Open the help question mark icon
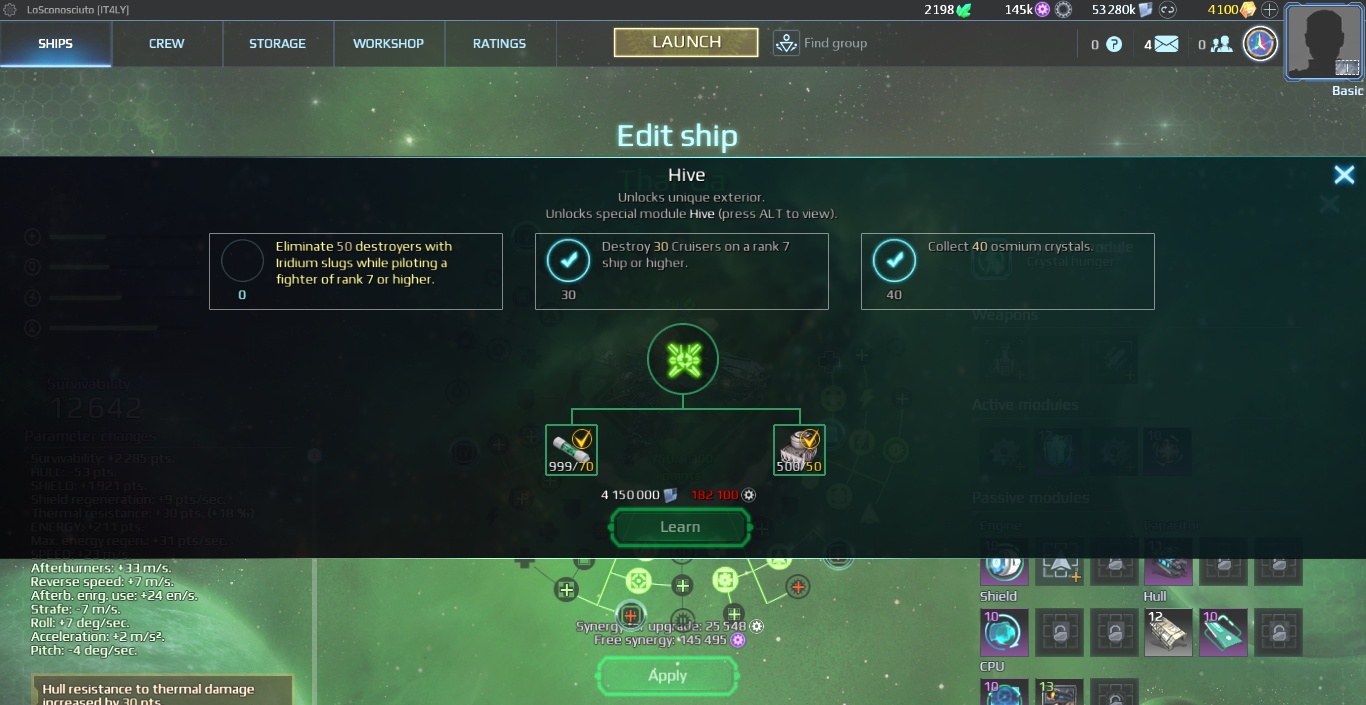The image size is (1366, 705). (1113, 44)
